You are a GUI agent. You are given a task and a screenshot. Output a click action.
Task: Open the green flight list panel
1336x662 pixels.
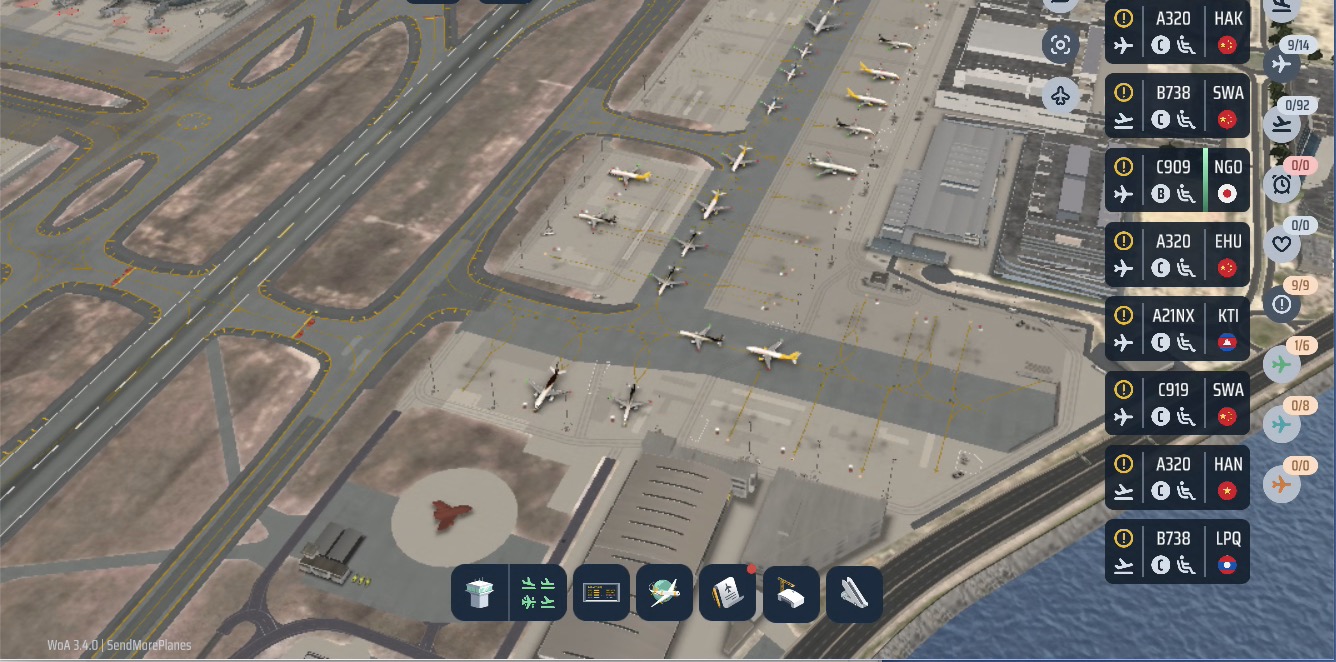pyautogui.click(x=539, y=593)
